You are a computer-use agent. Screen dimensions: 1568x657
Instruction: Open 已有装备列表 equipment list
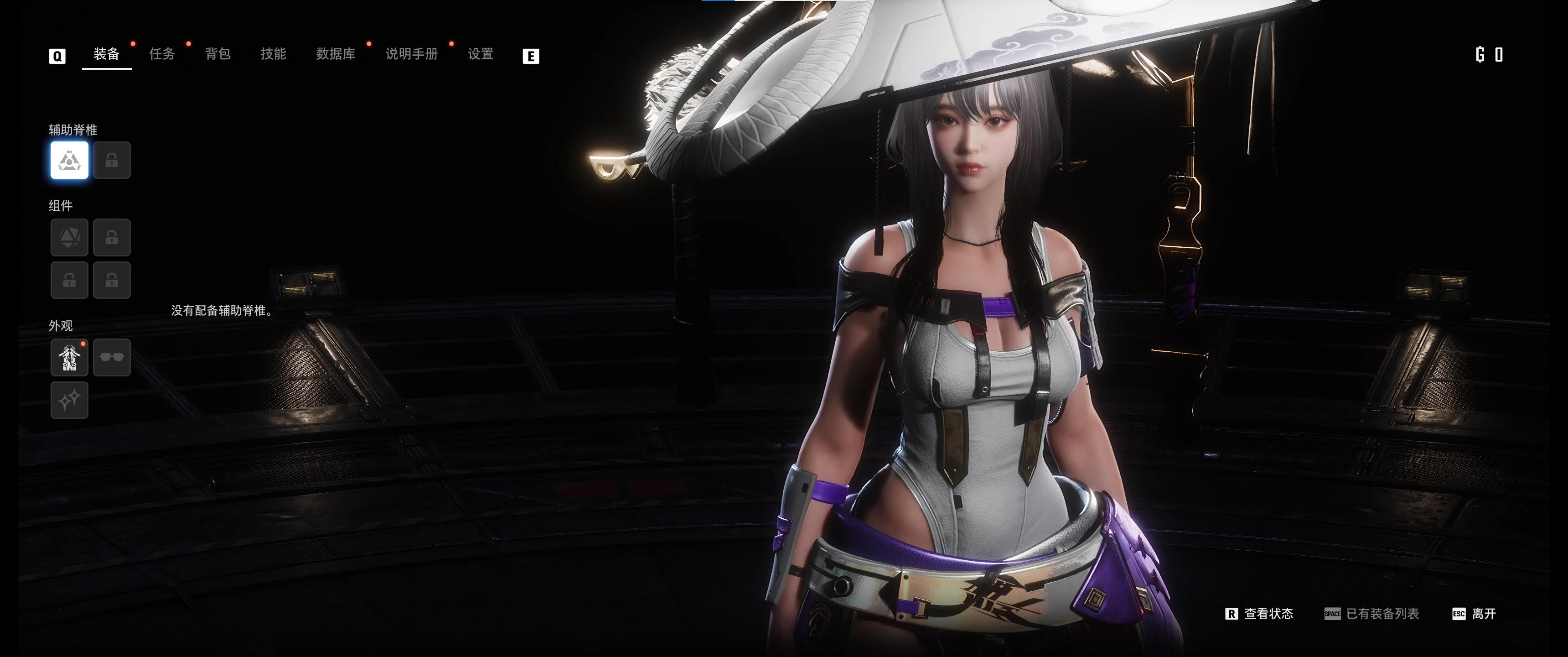(x=1383, y=614)
